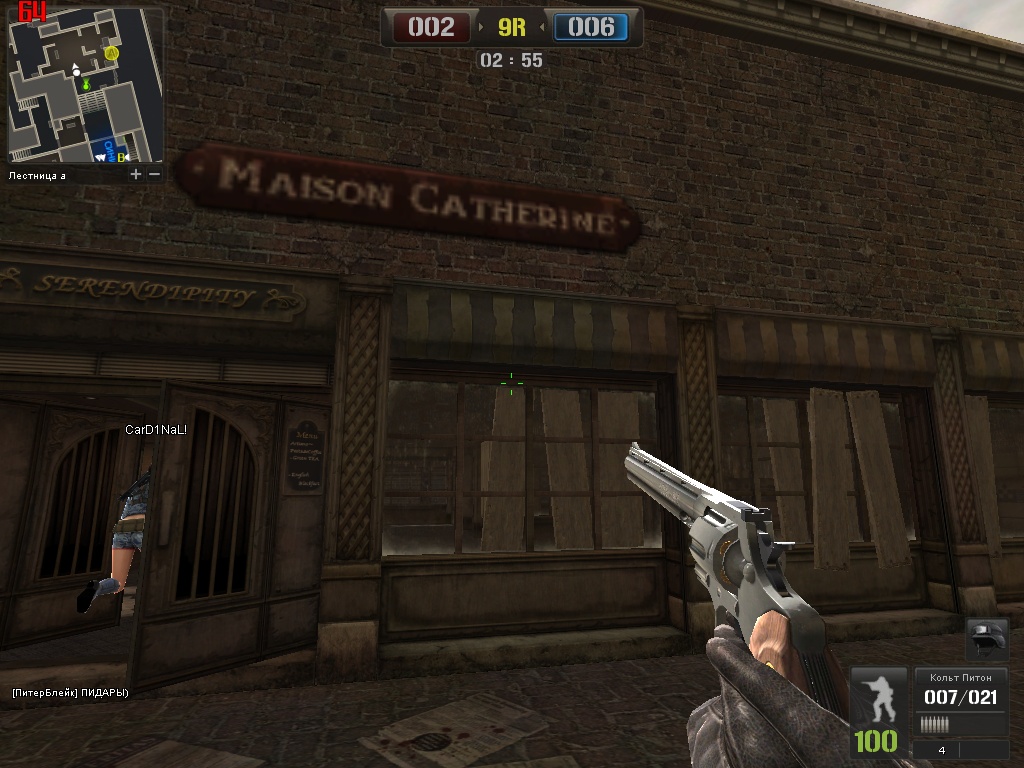Select the yellow B marker on minimap
This screenshot has height=768, width=1024.
pyautogui.click(x=122, y=156)
